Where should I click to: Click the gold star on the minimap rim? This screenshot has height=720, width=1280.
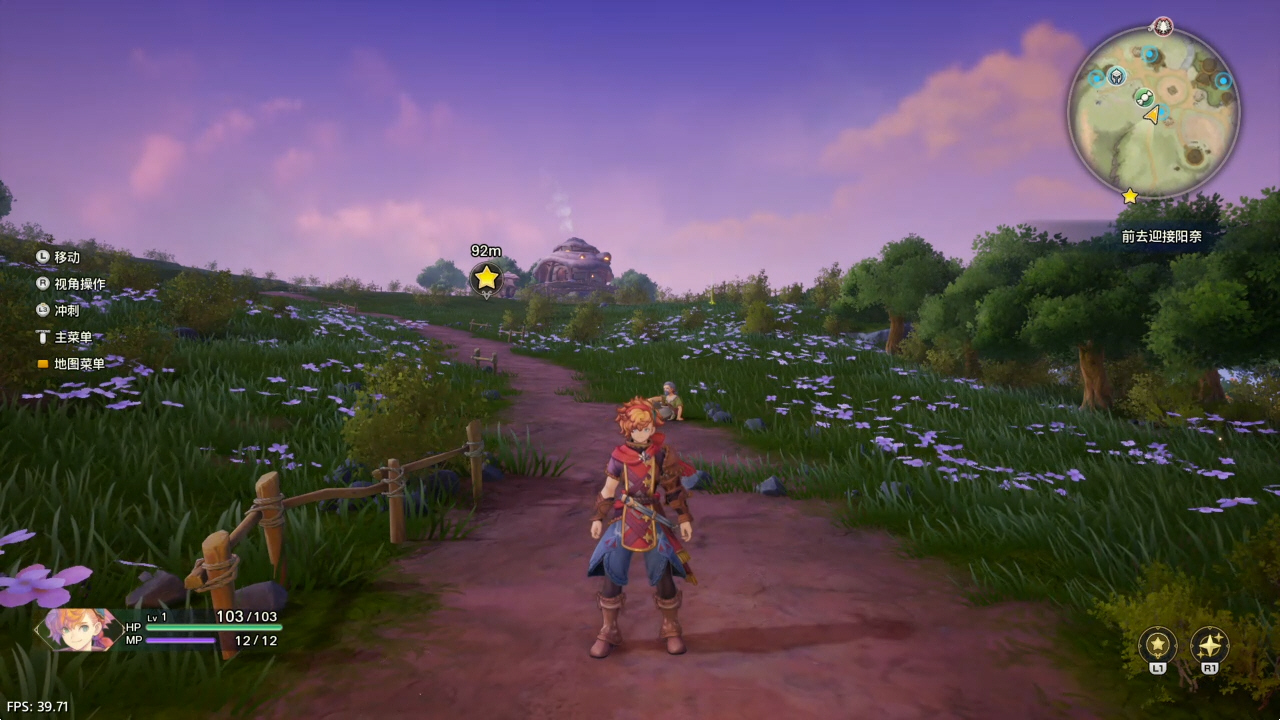point(1130,196)
